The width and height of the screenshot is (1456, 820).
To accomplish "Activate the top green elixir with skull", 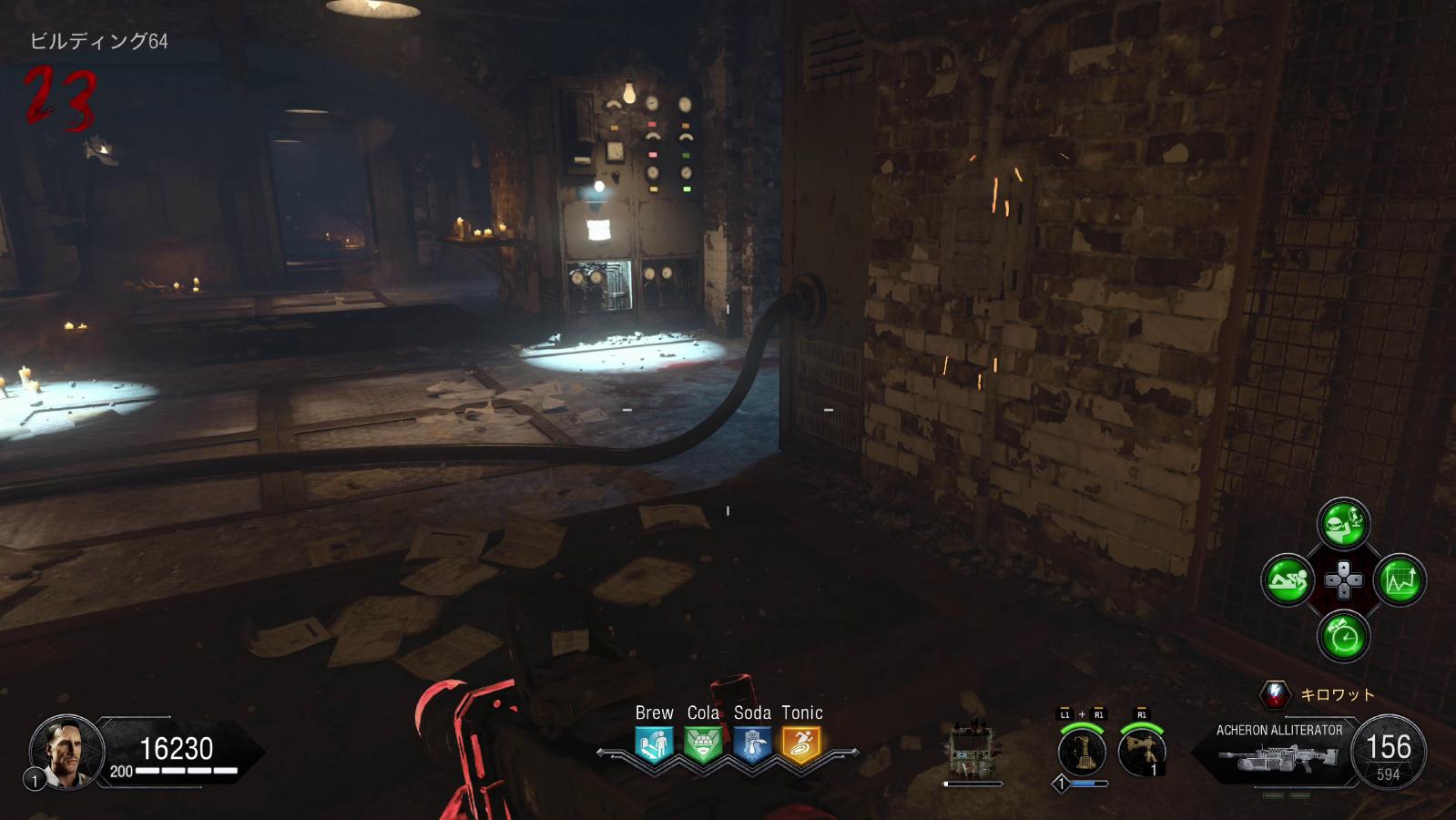I will tap(1343, 523).
